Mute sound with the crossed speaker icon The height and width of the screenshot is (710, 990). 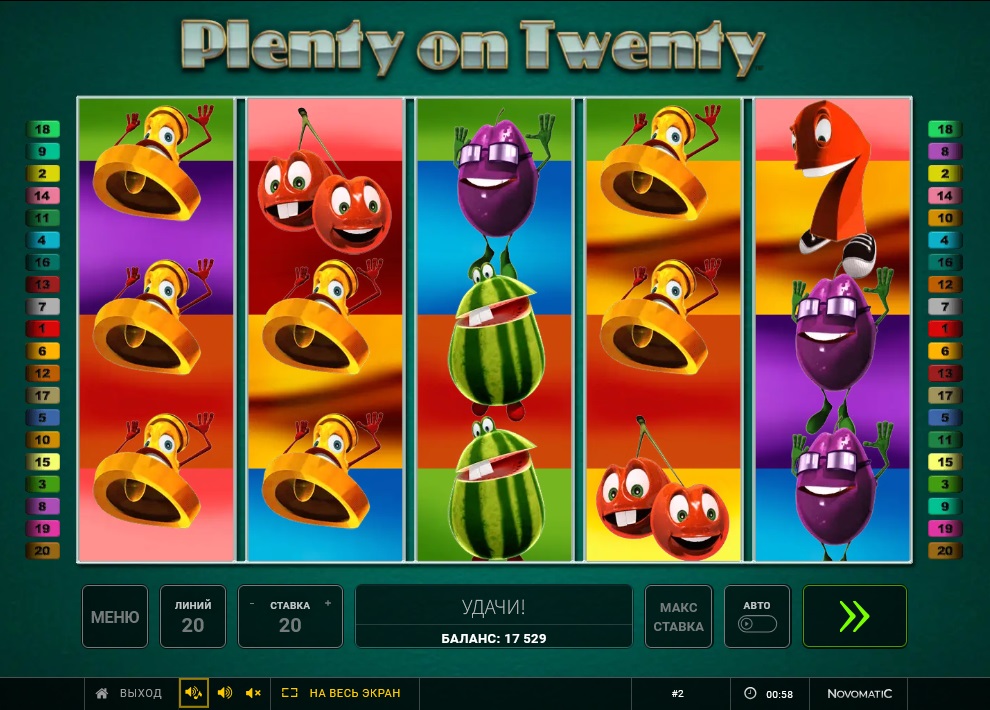tap(253, 693)
